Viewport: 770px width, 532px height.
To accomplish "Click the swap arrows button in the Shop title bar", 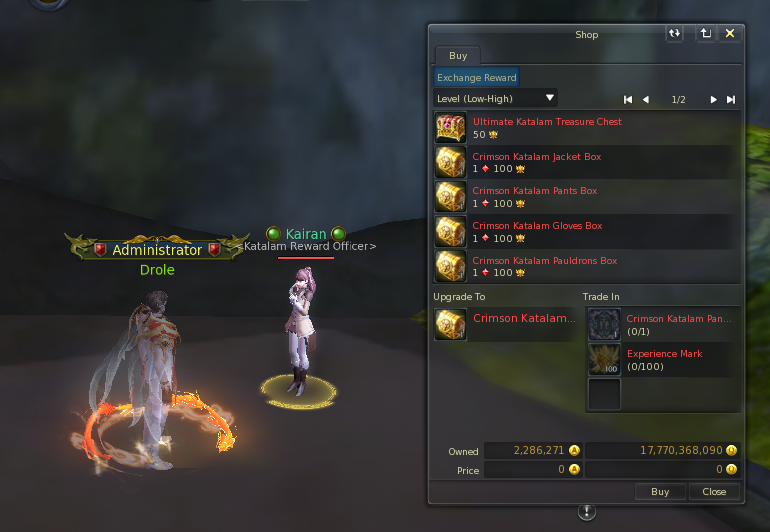I will [675, 34].
